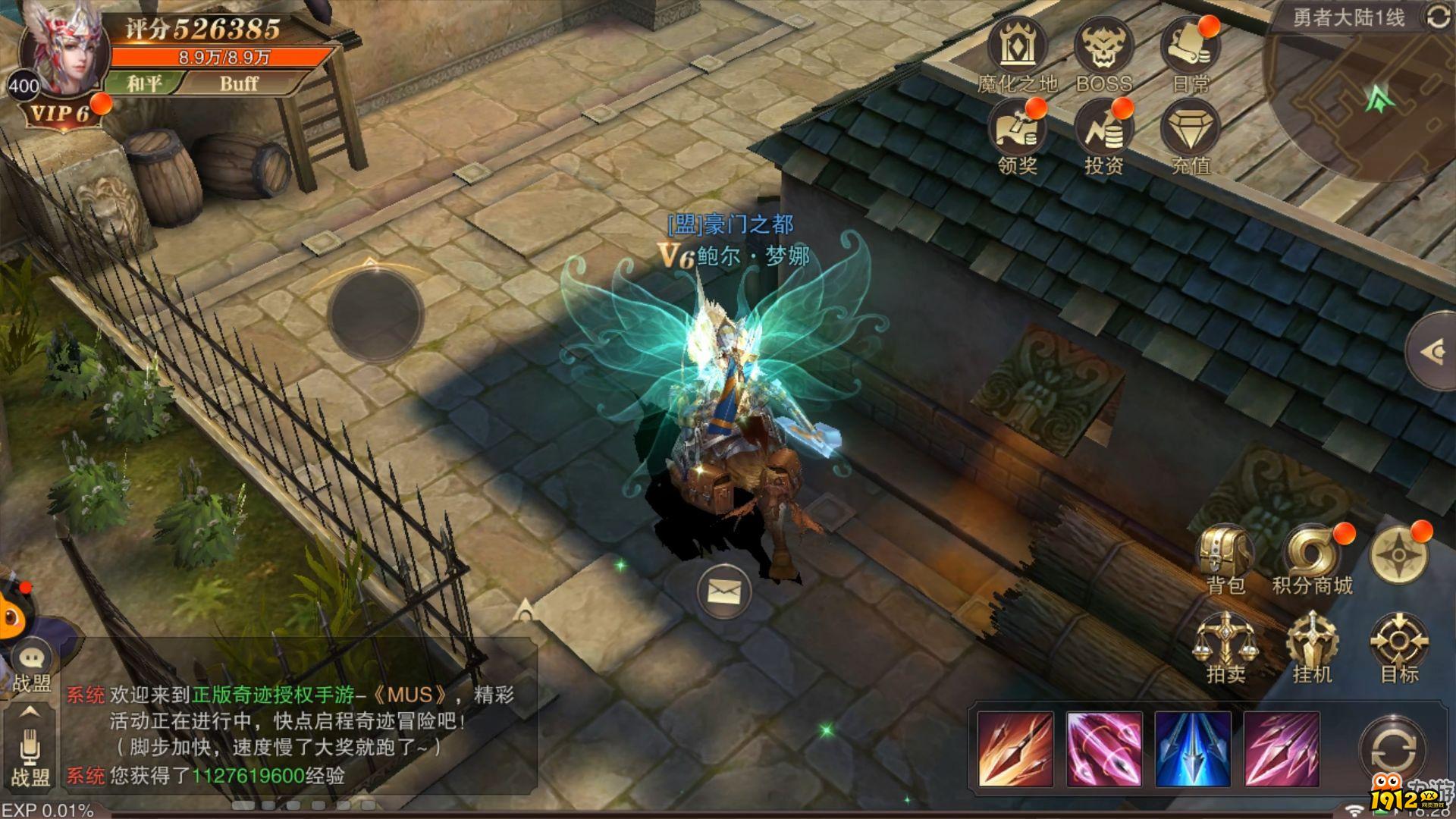Image resolution: width=1456 pixels, height=819 pixels.
Task: Open the 积分商城 points shop
Action: click(x=1312, y=554)
